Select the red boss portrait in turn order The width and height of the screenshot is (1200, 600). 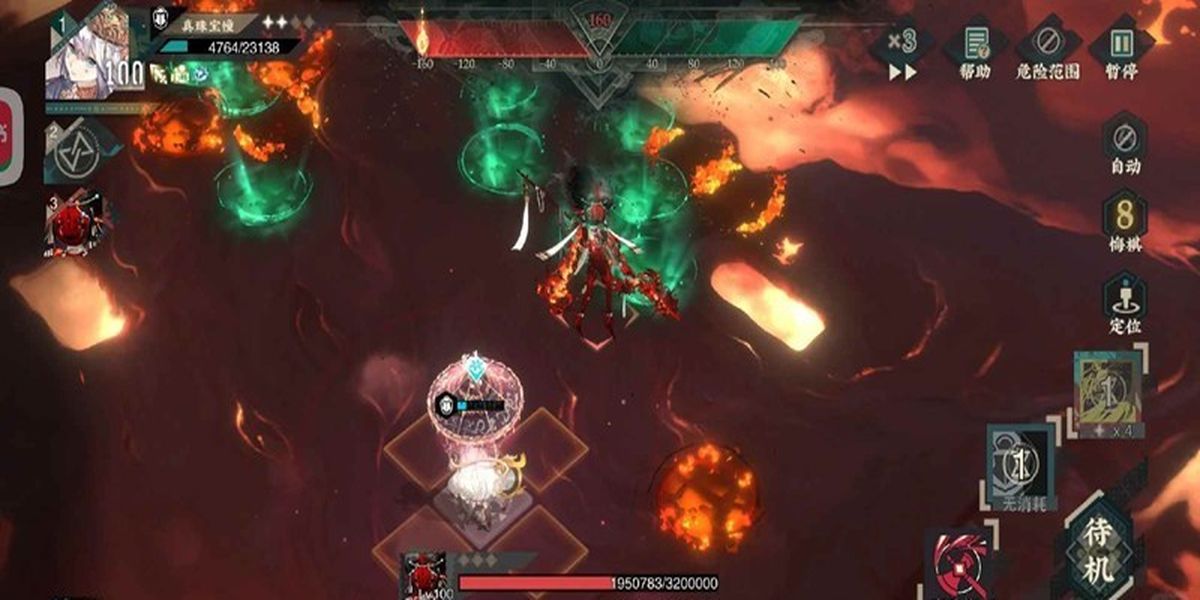click(x=75, y=222)
